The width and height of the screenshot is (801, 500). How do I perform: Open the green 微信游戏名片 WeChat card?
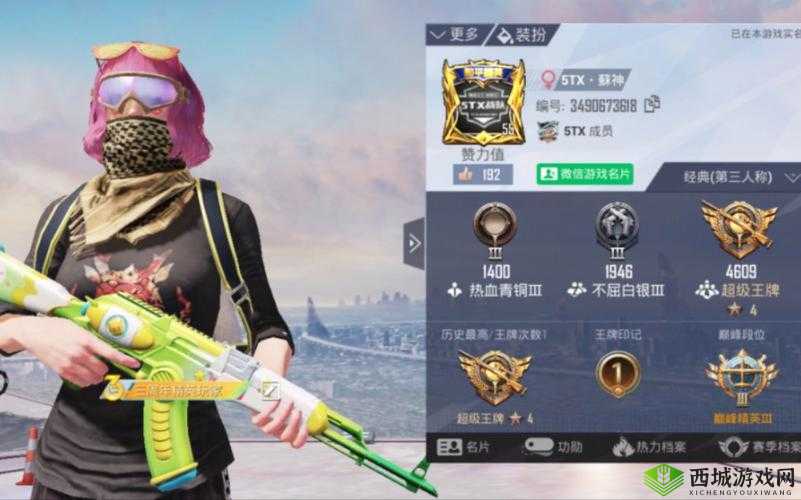[x=586, y=174]
